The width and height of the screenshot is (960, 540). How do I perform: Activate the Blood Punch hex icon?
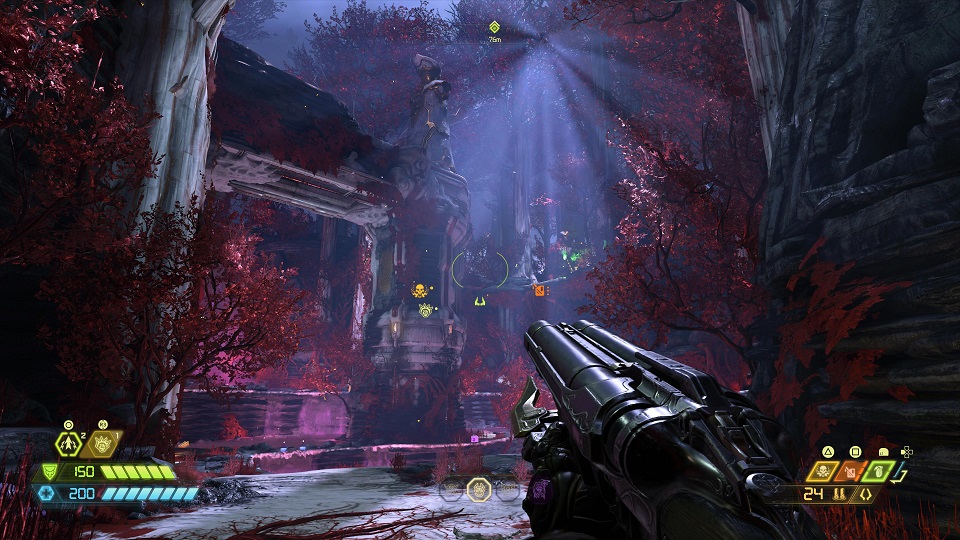coord(102,444)
